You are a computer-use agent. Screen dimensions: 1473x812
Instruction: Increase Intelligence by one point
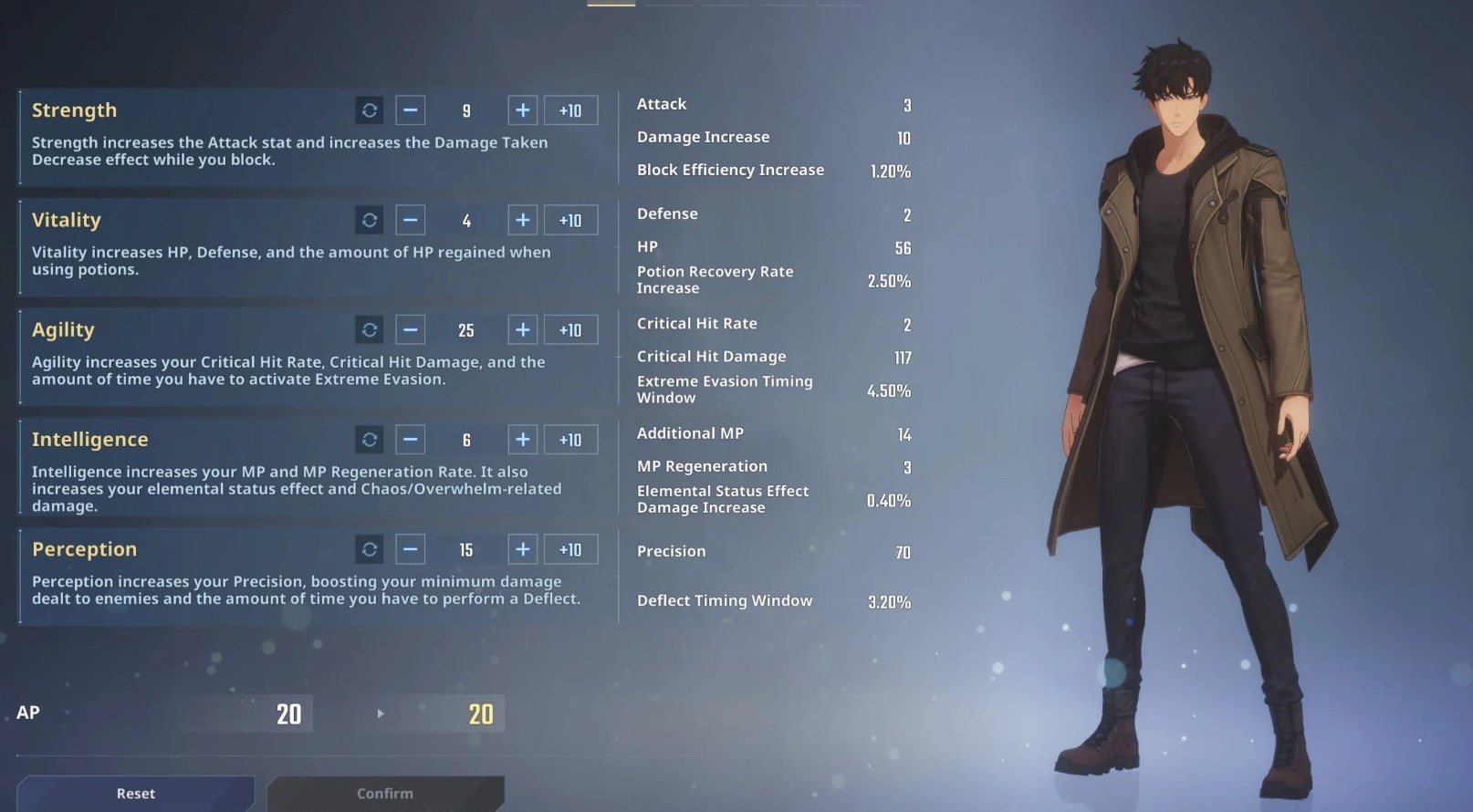click(523, 440)
